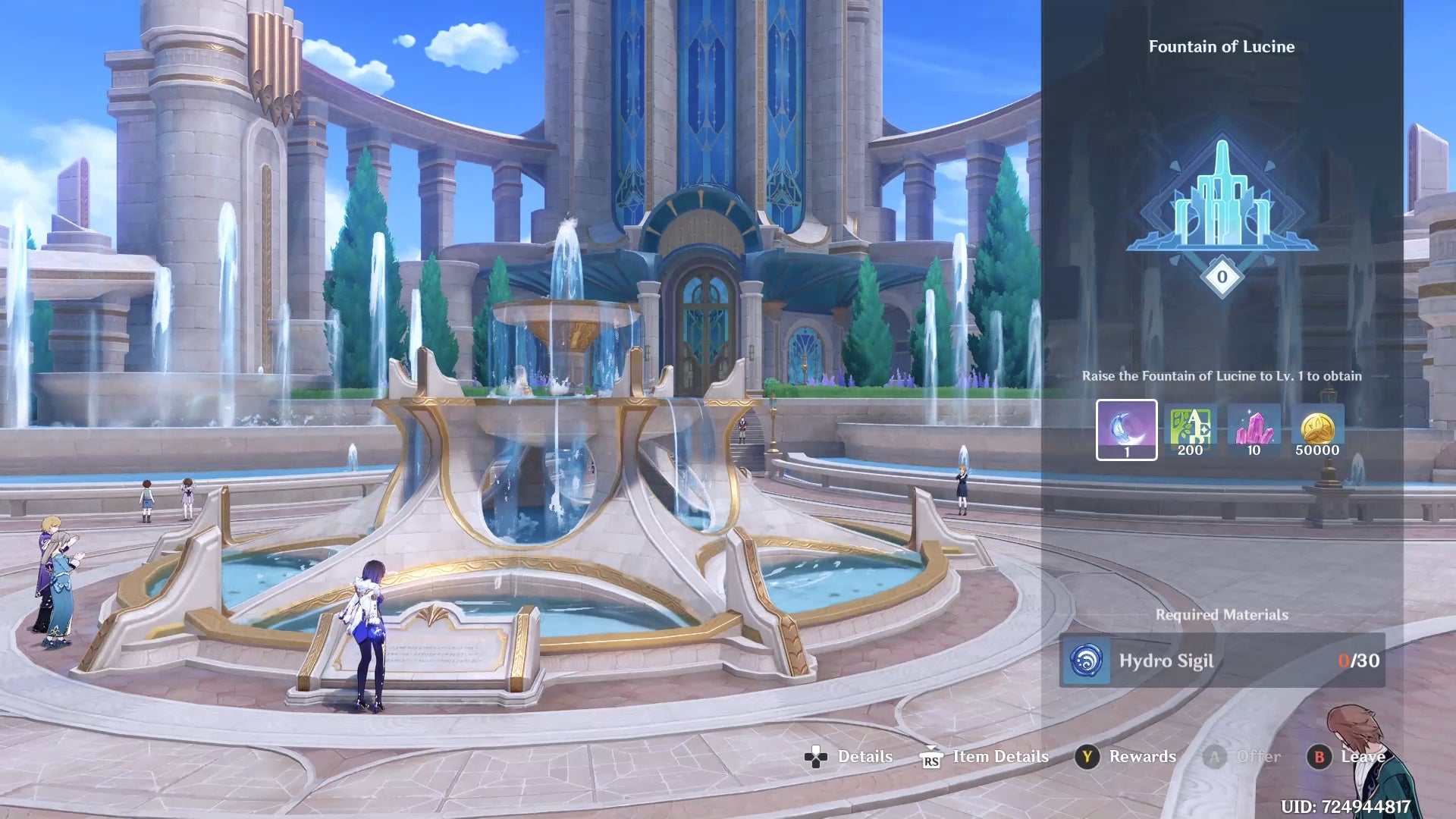Screen dimensions: 1456x819
Task: Click the Leave label text
Action: (1362, 757)
